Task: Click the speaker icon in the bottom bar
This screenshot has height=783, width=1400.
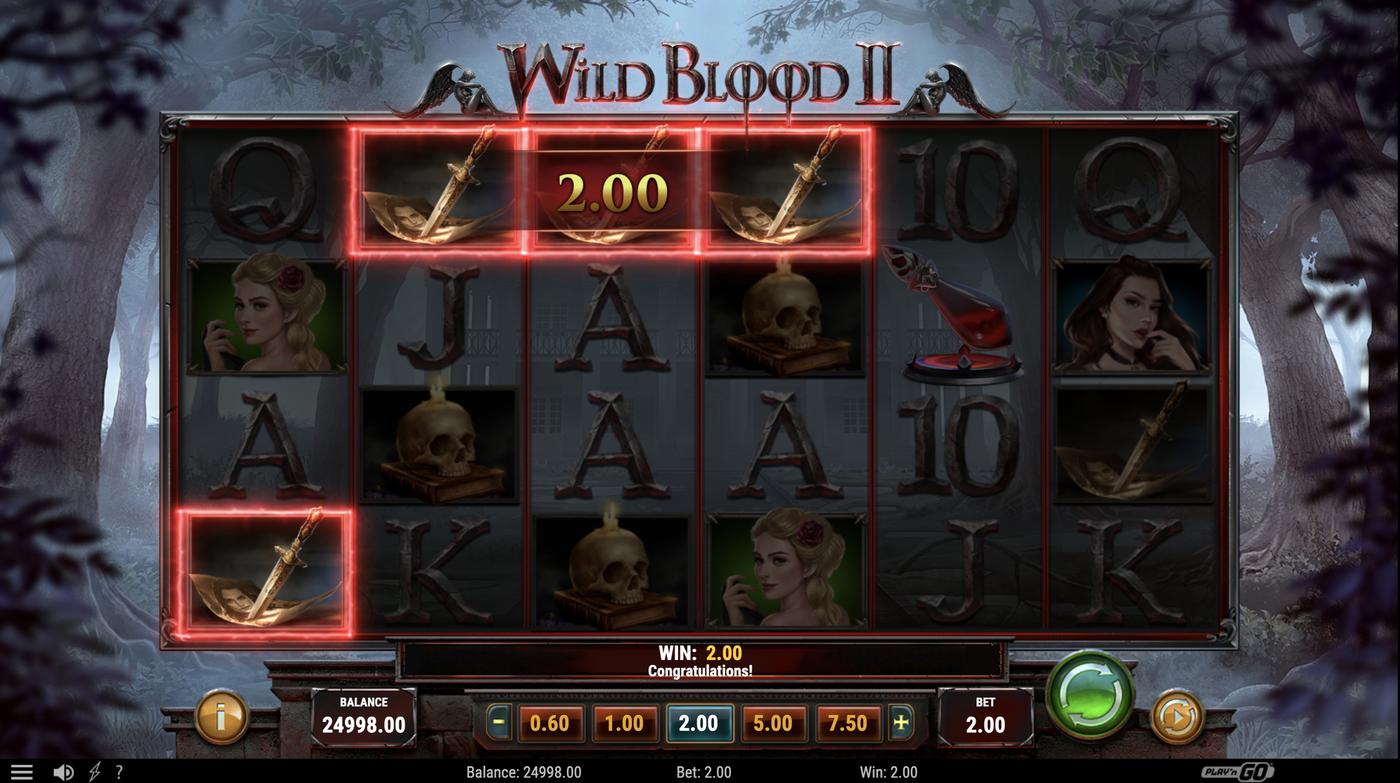Action: pos(63,770)
